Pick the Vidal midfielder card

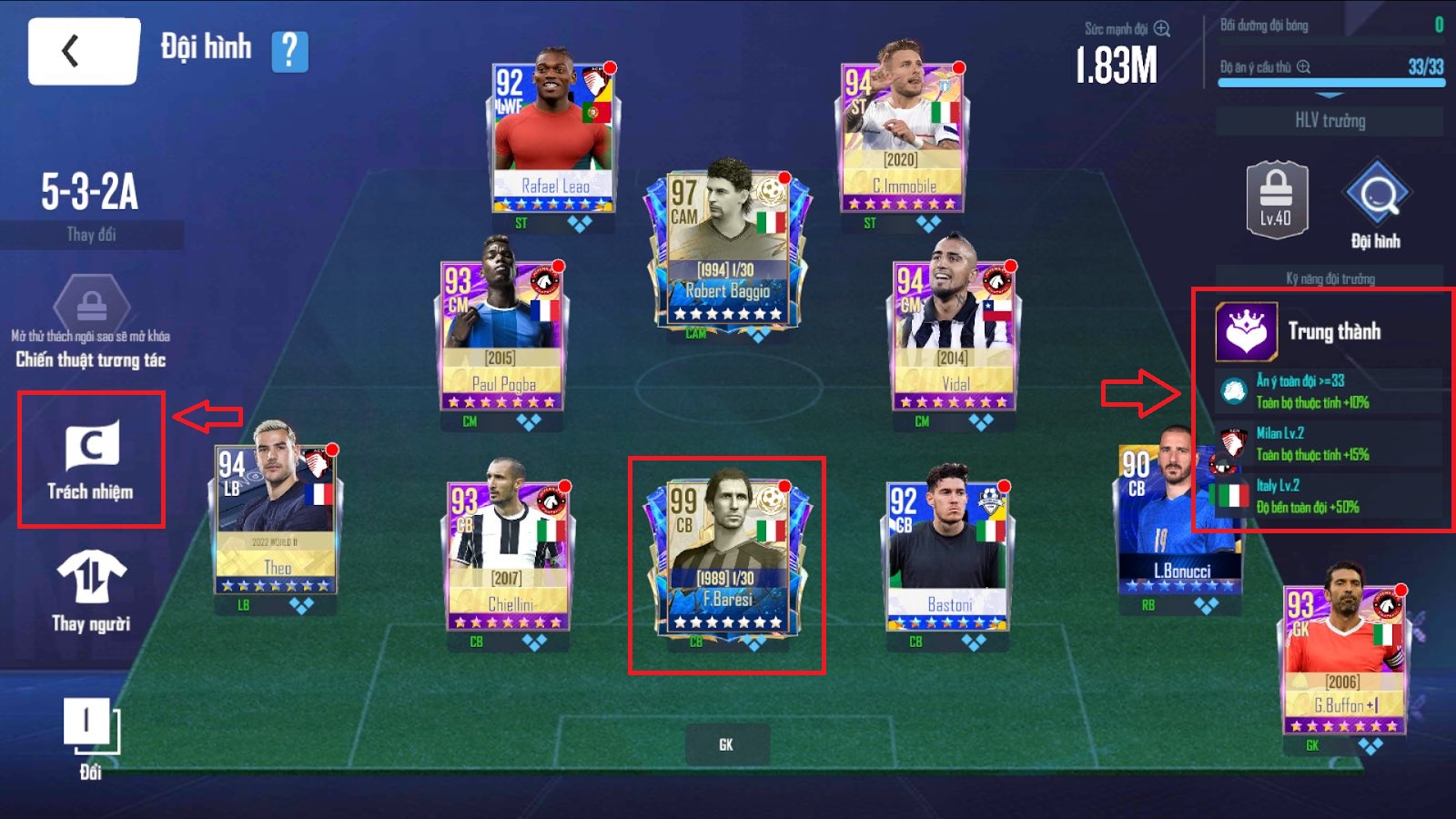(x=954, y=335)
